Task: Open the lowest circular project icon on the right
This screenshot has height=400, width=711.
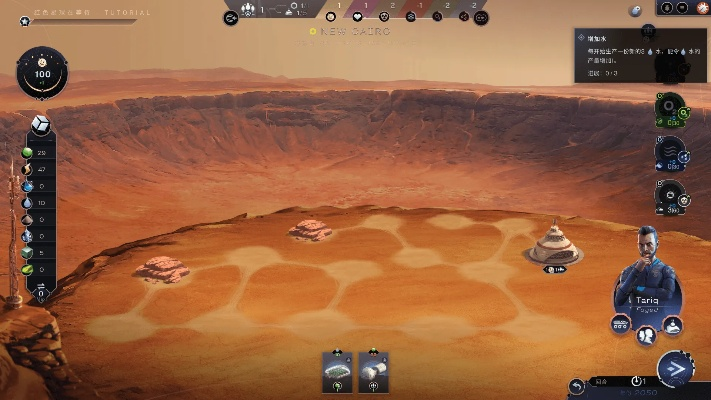Action: (x=667, y=194)
